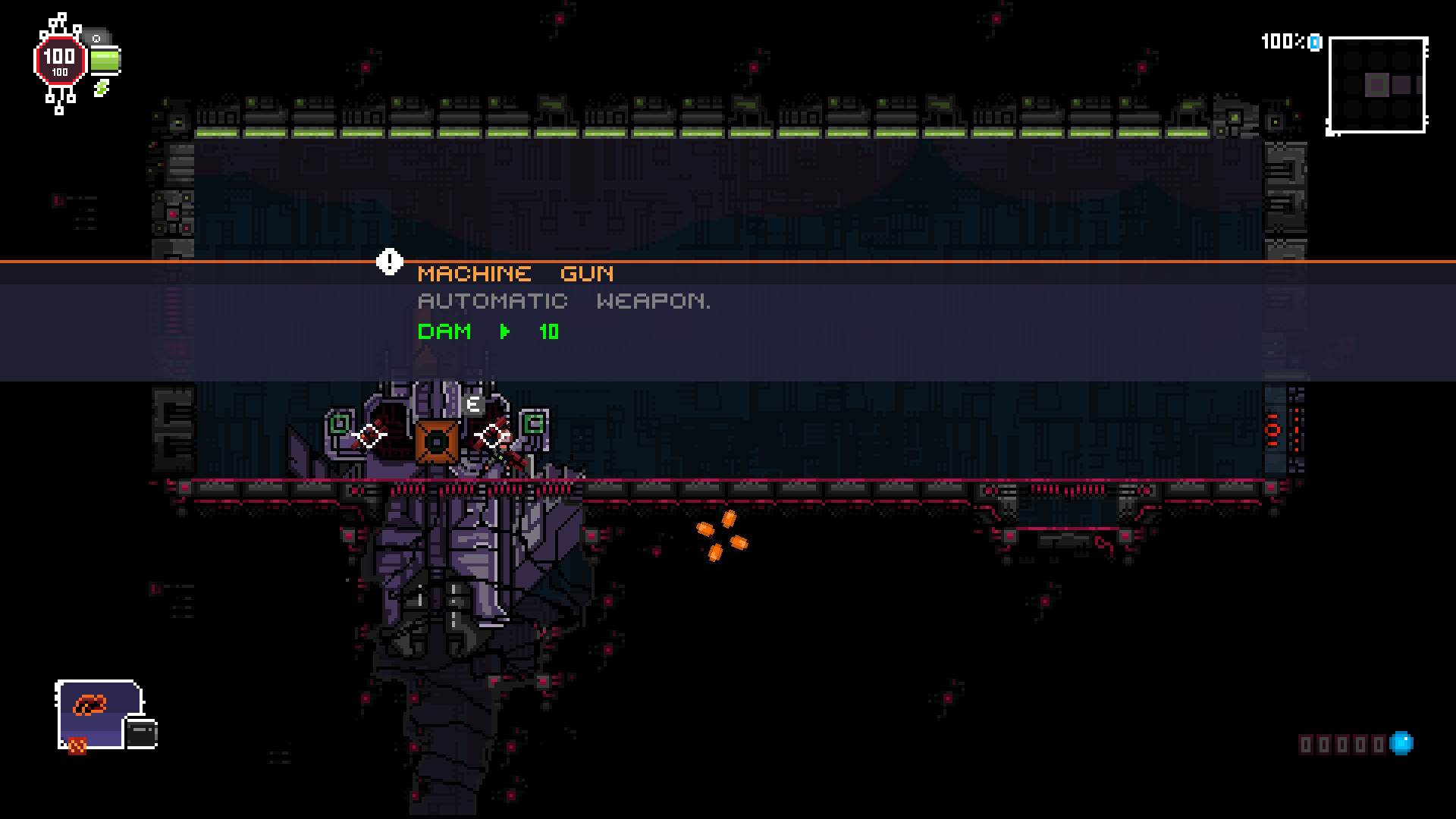Click the MACHINE GUN title text

[x=516, y=274]
